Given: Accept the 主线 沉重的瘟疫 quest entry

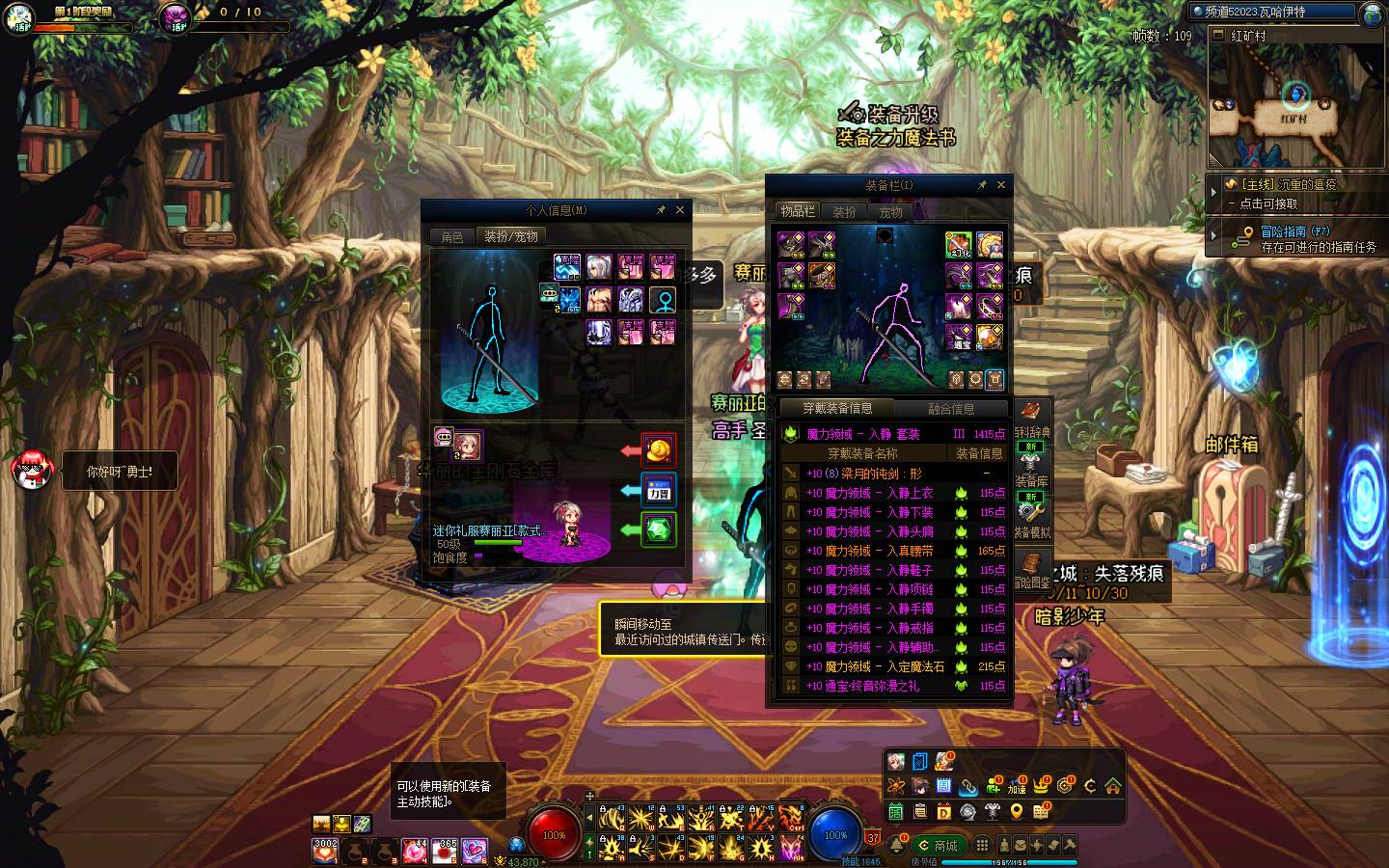Looking at the screenshot, I should click(x=1293, y=193).
